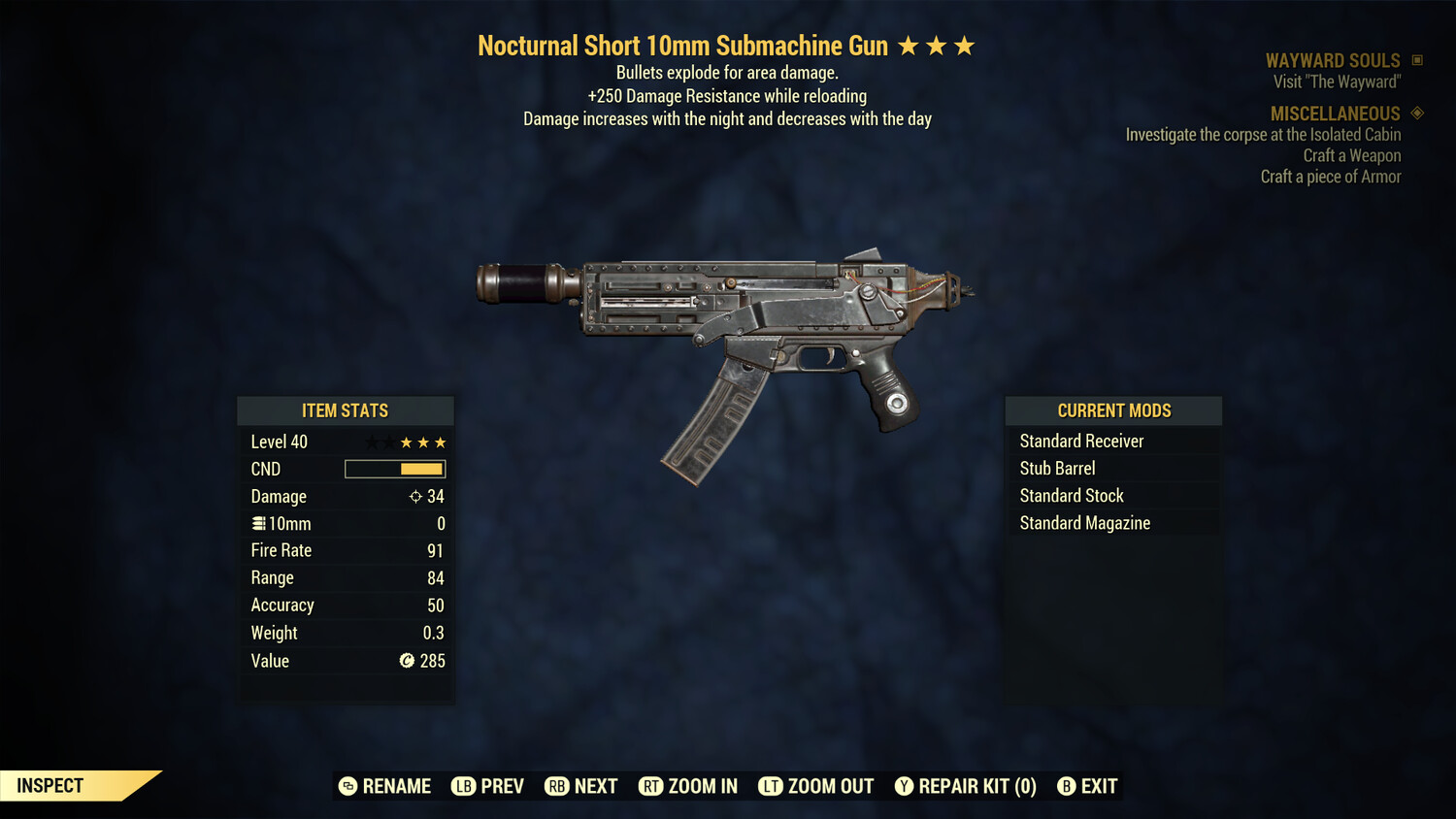Toggle the fifth star in Level 40 row
The height and width of the screenshot is (819, 1456).
coord(442,442)
